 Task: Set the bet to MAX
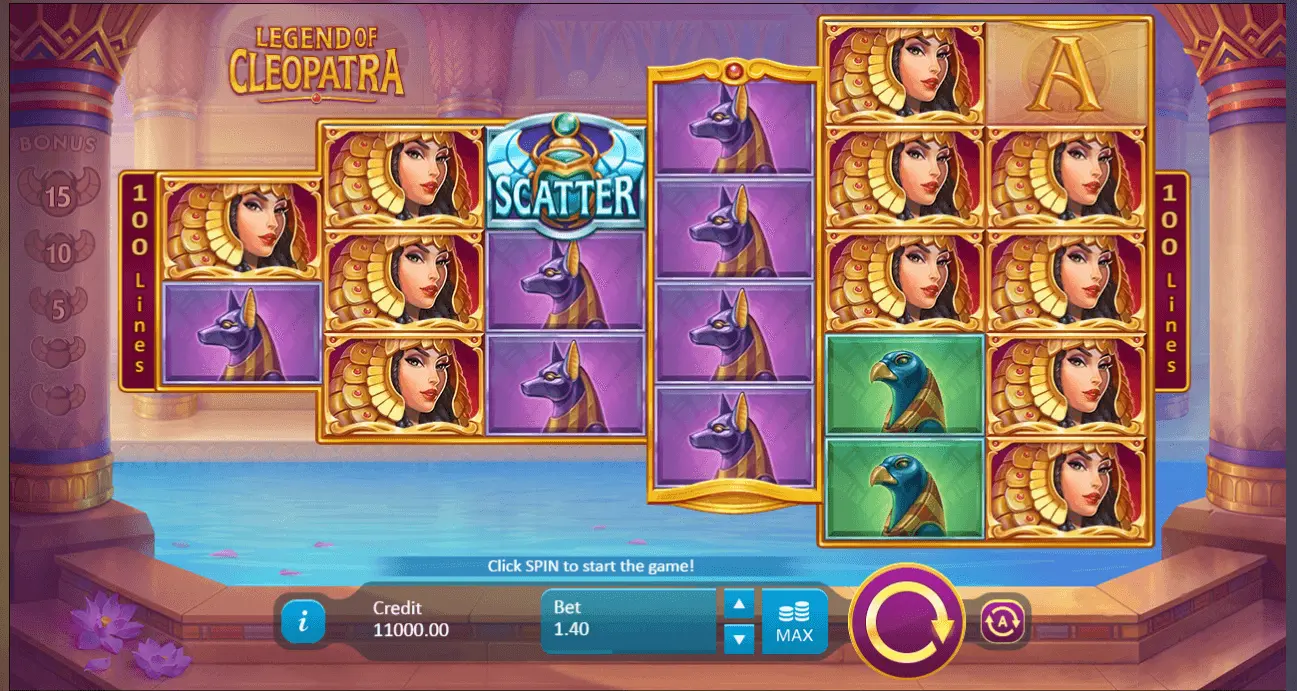click(794, 622)
